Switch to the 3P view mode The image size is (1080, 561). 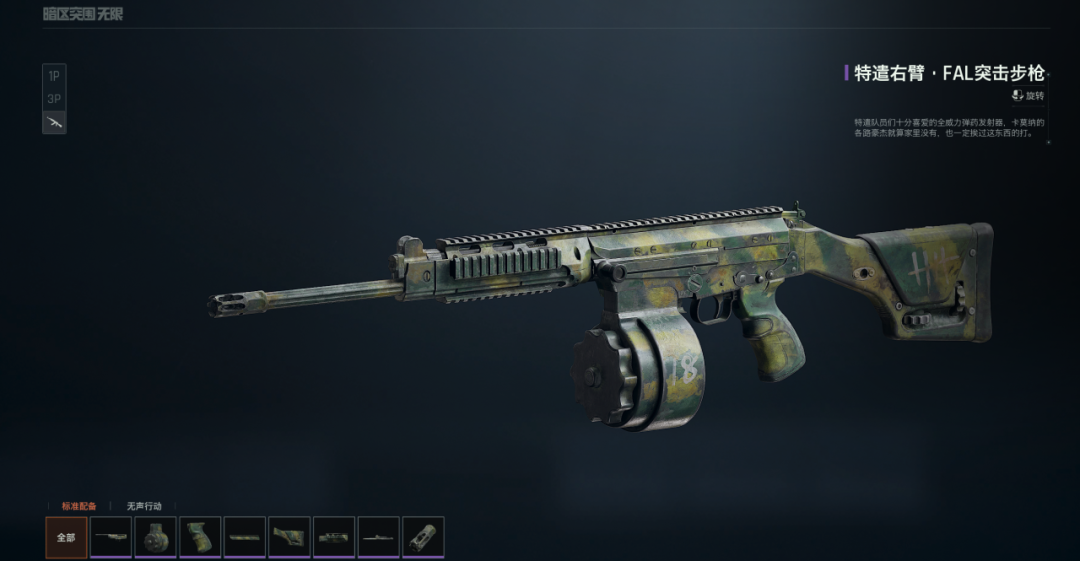[54, 99]
